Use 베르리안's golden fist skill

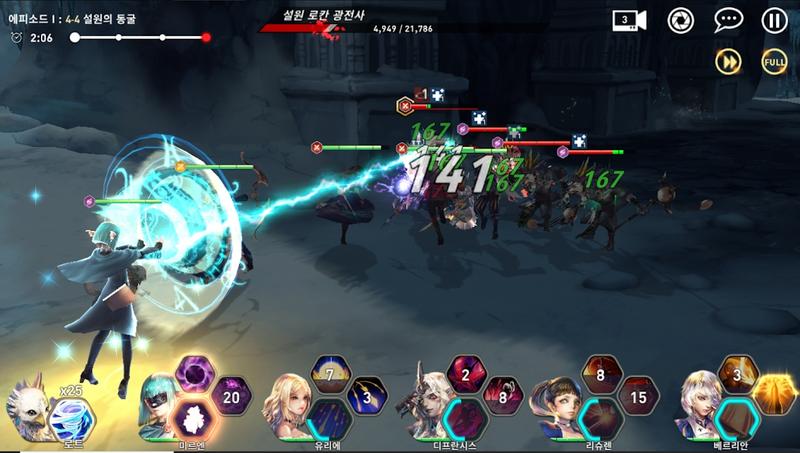pos(774,395)
